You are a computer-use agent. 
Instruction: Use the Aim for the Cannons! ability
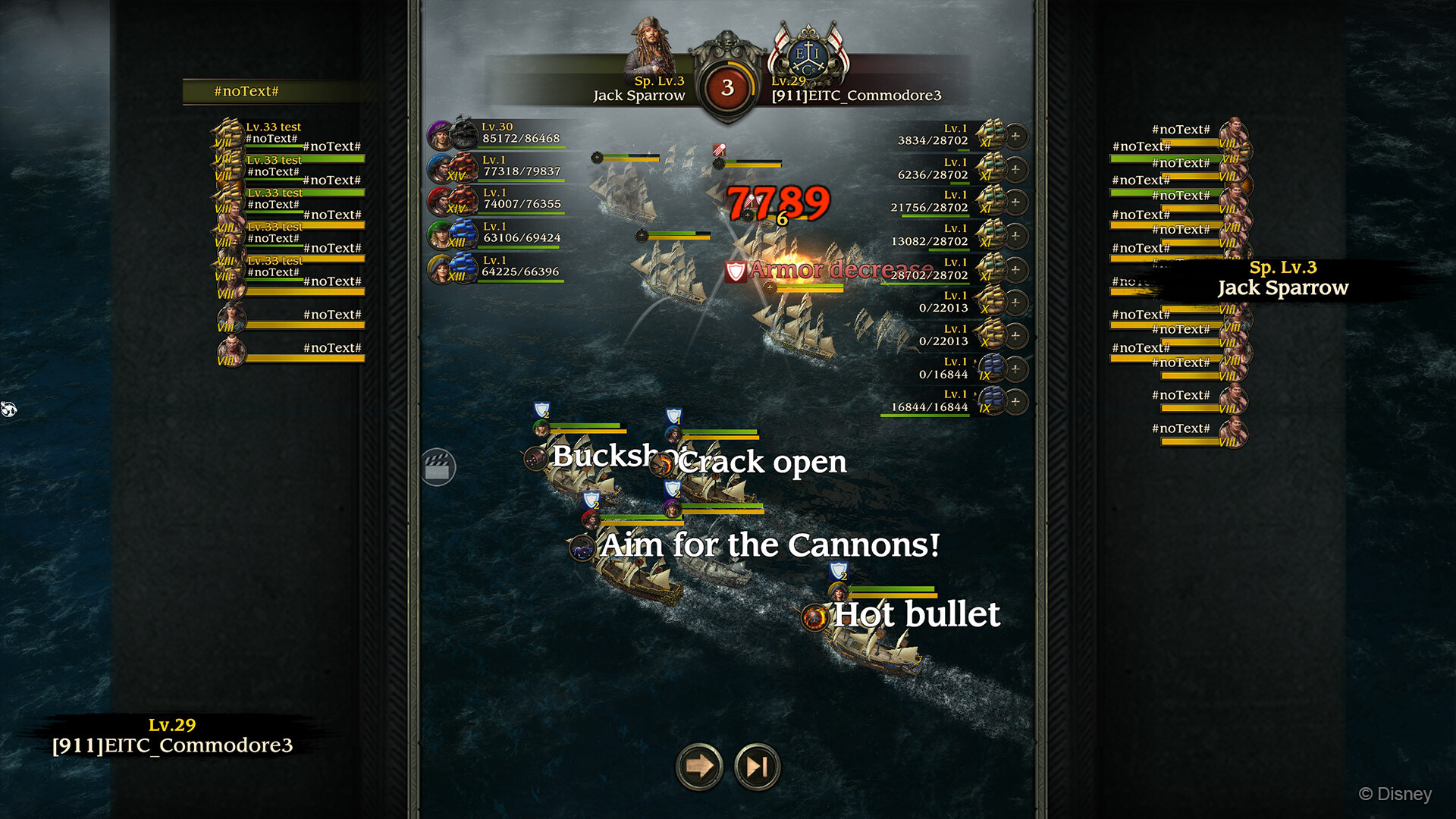point(582,548)
